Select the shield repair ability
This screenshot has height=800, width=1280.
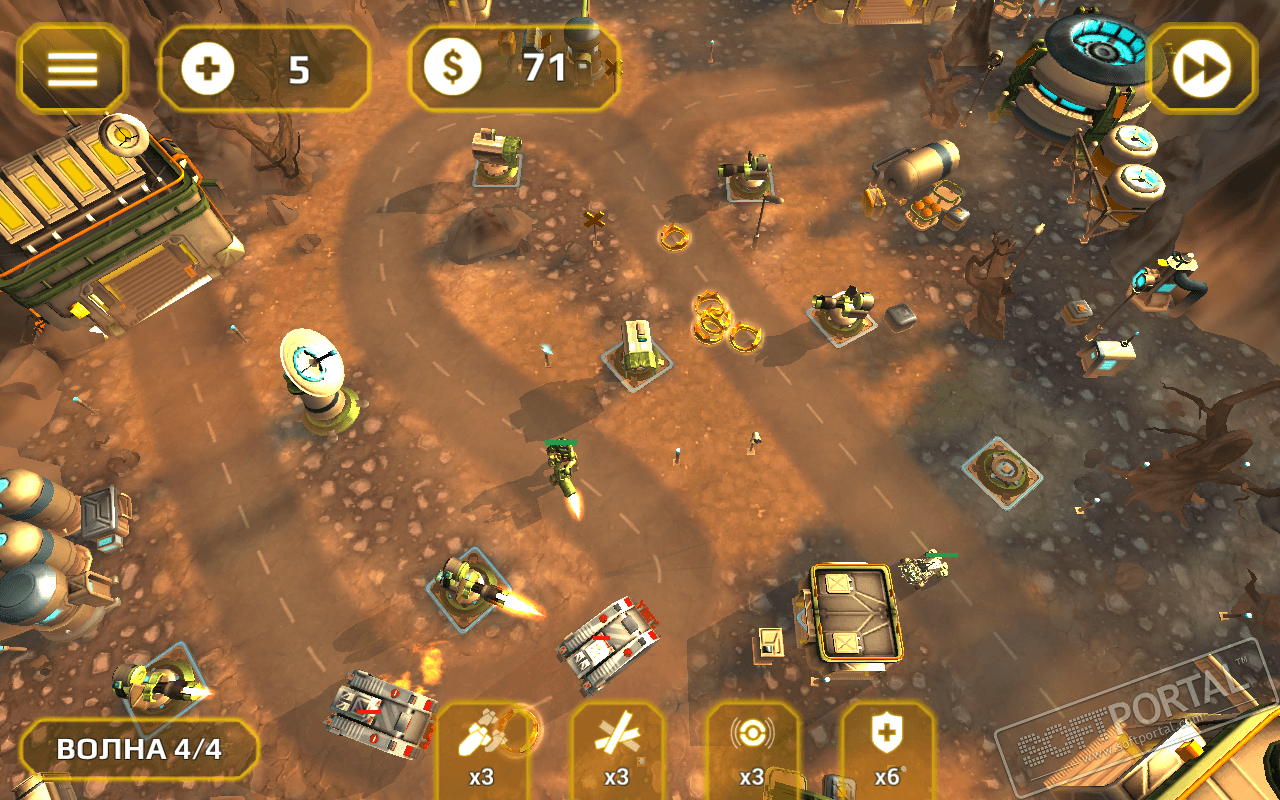pos(887,748)
